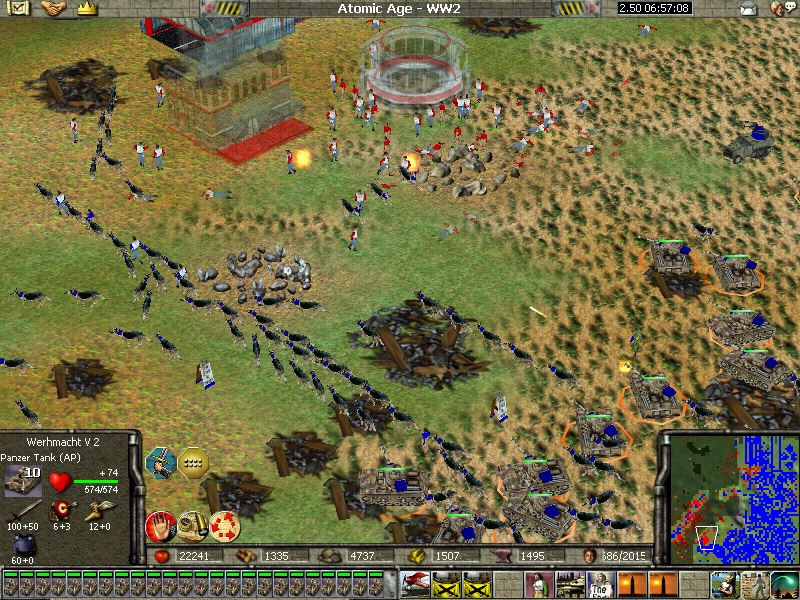Toggle the green aurora minimap button
Screen dimensions: 800x600
[x=784, y=583]
